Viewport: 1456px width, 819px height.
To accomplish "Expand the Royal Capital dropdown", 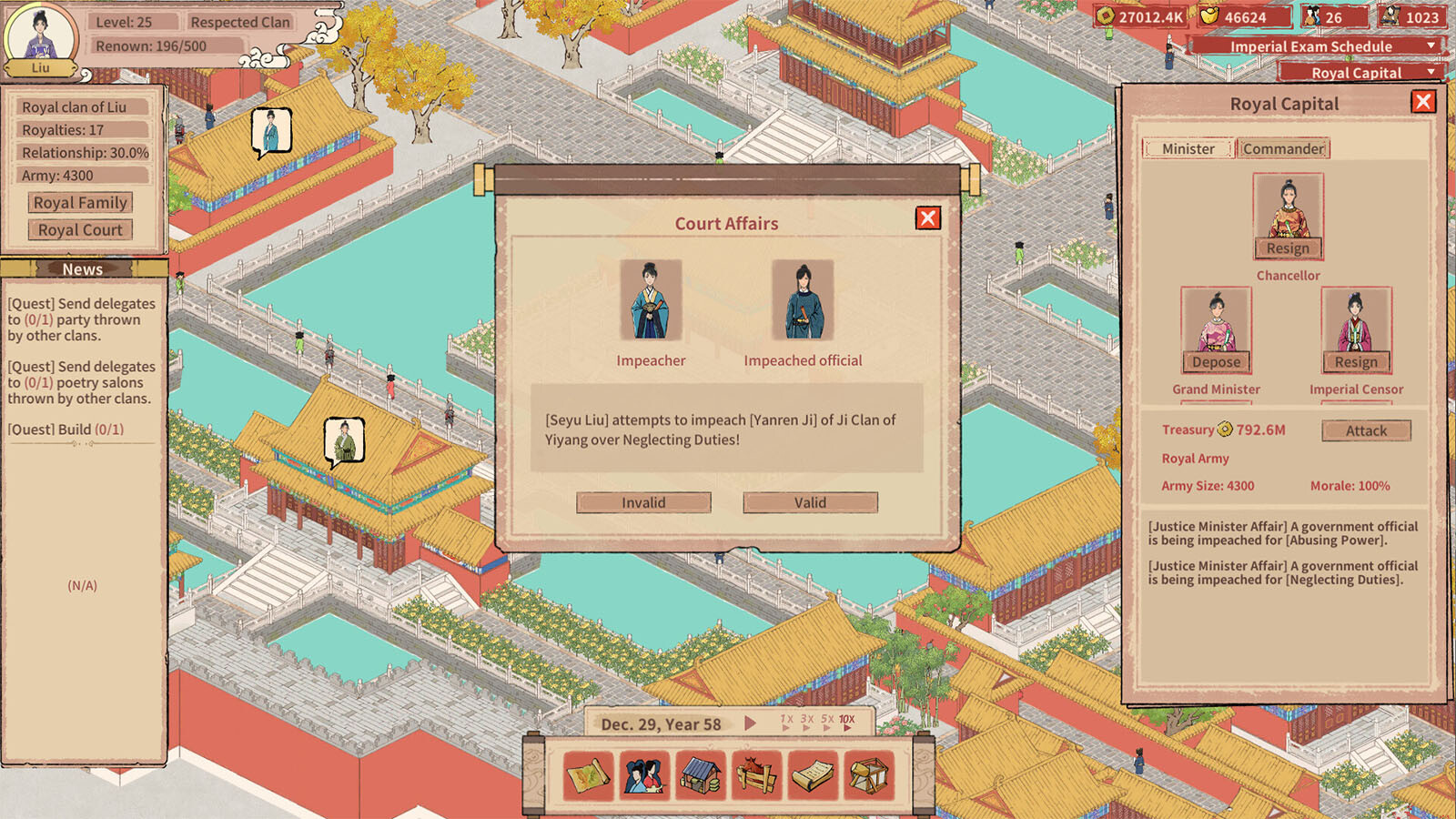I will pyautogui.click(x=1431, y=72).
